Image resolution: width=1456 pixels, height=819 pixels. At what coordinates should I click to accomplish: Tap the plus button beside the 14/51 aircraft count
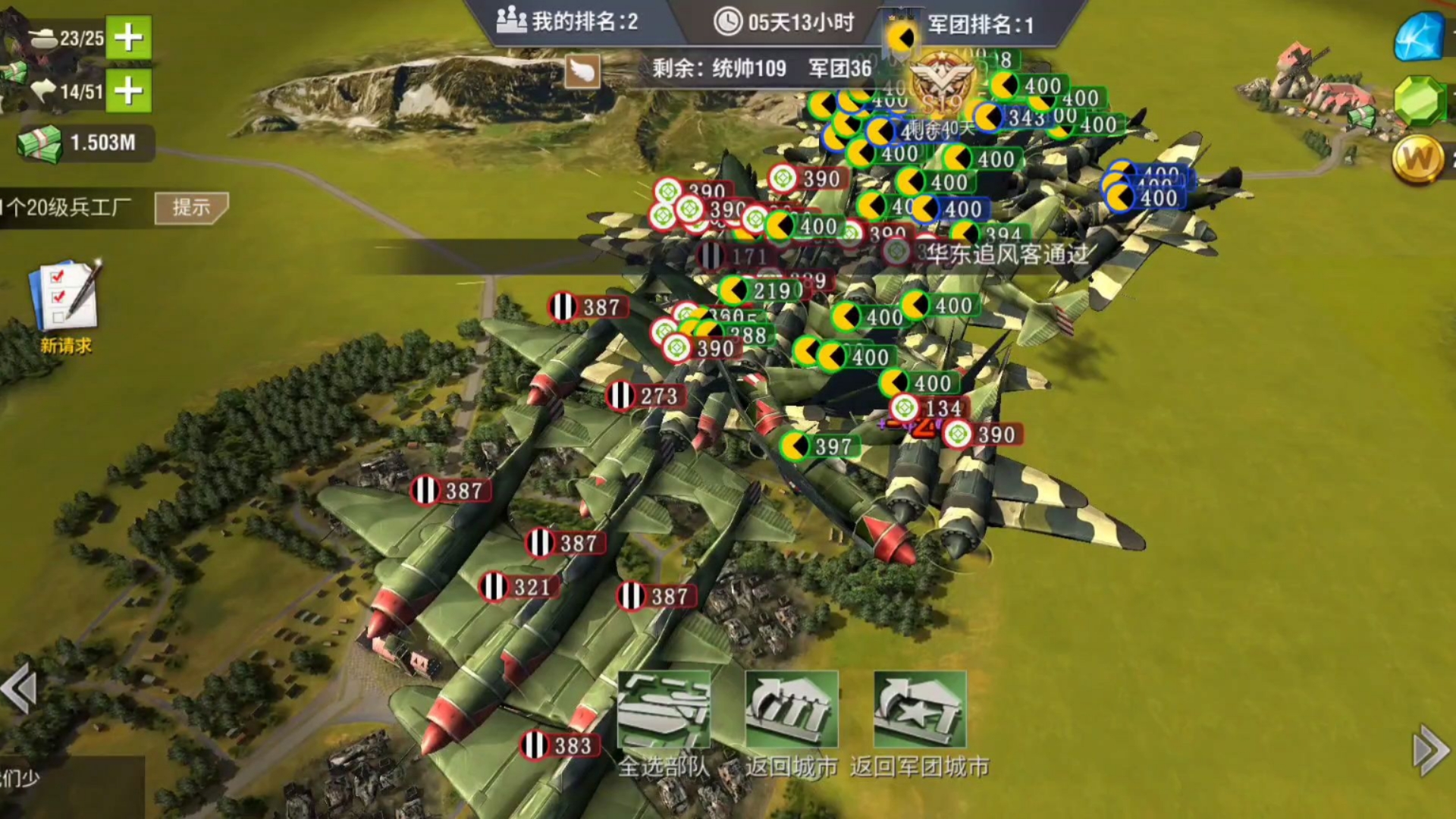[128, 91]
